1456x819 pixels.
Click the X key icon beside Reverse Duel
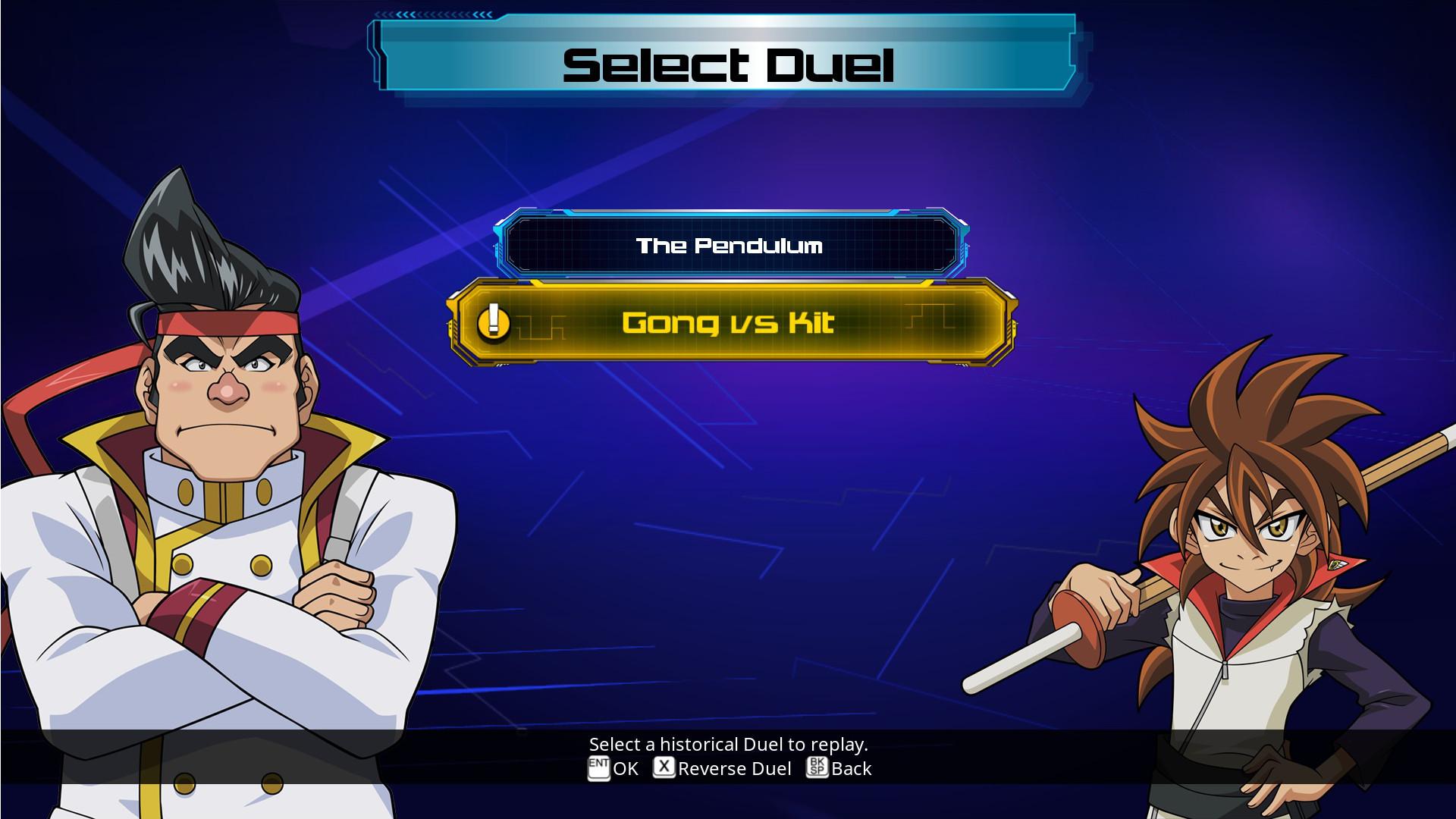pos(663,768)
